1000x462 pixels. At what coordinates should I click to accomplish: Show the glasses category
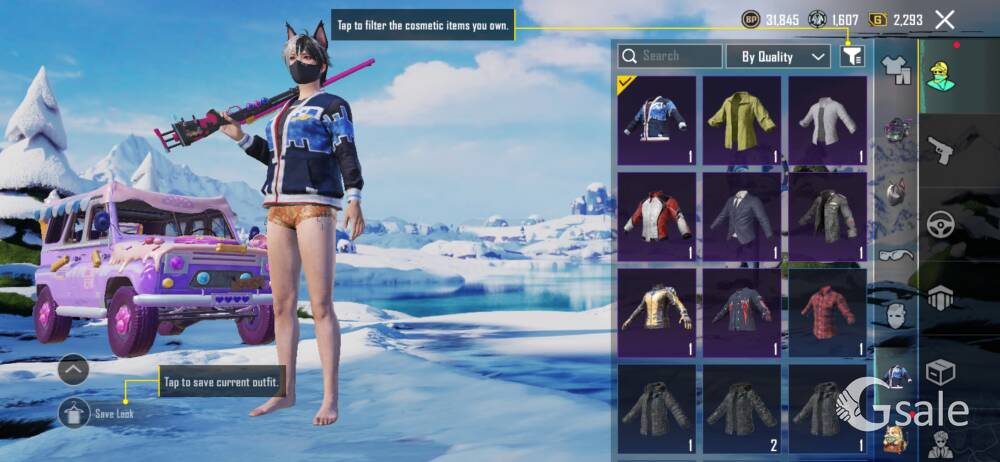pos(895,254)
